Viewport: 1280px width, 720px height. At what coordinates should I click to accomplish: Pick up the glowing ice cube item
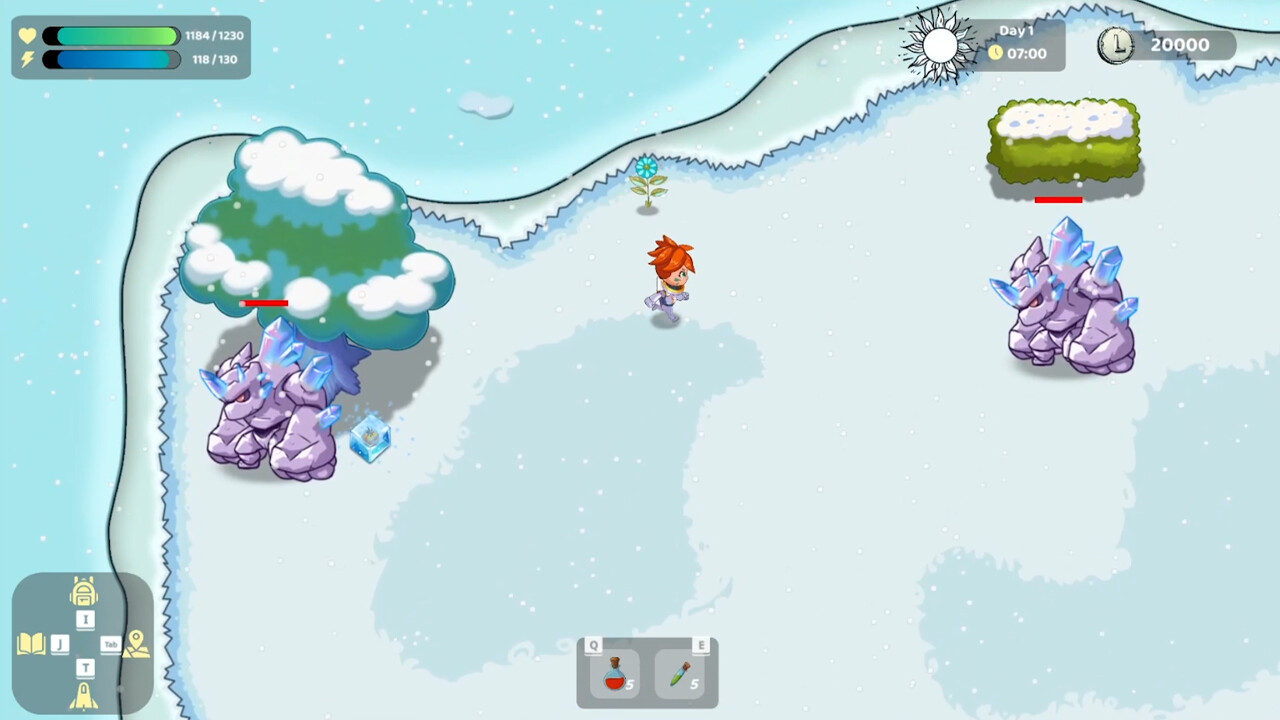[371, 439]
